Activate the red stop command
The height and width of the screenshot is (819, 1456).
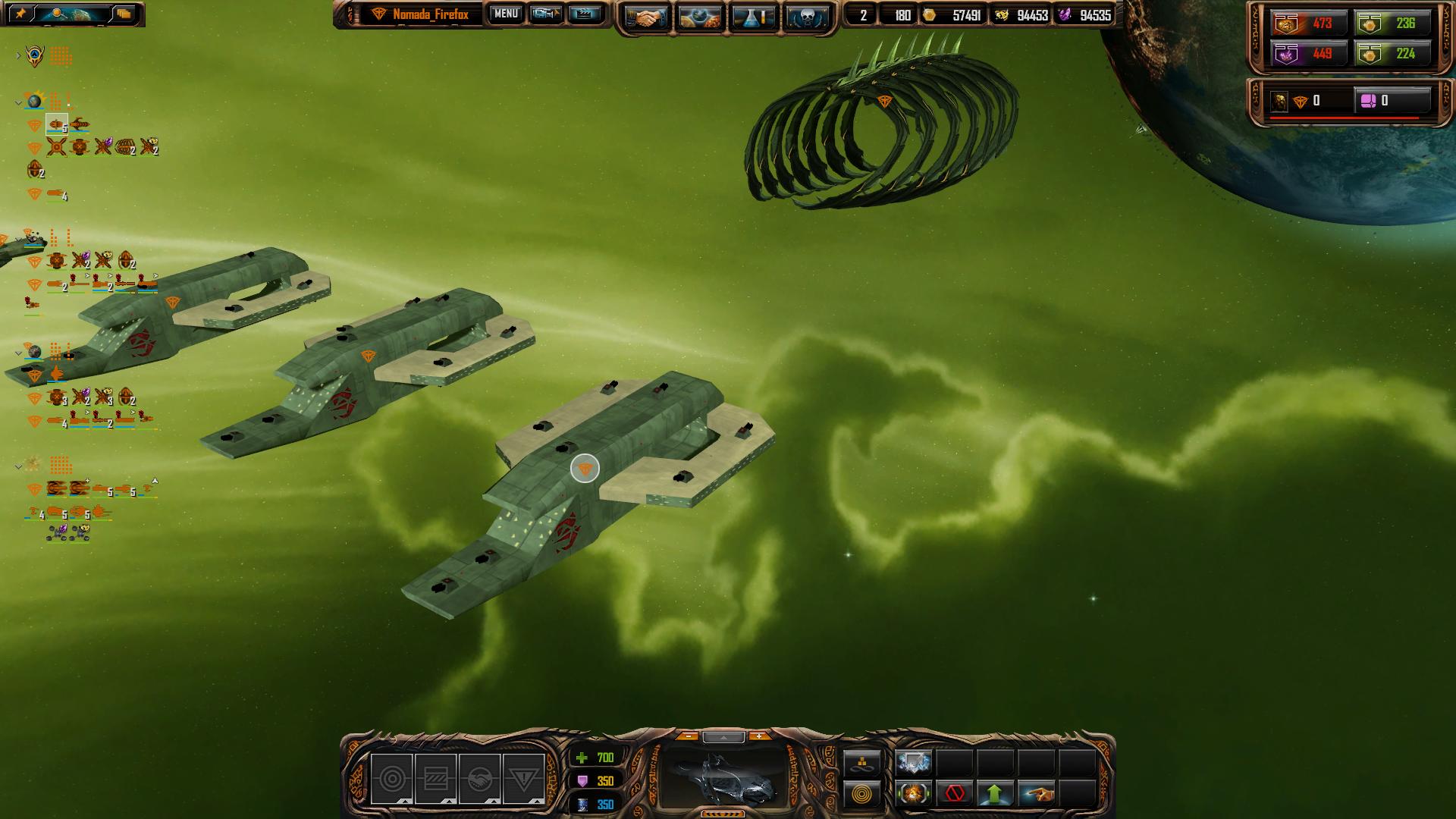coord(954,794)
